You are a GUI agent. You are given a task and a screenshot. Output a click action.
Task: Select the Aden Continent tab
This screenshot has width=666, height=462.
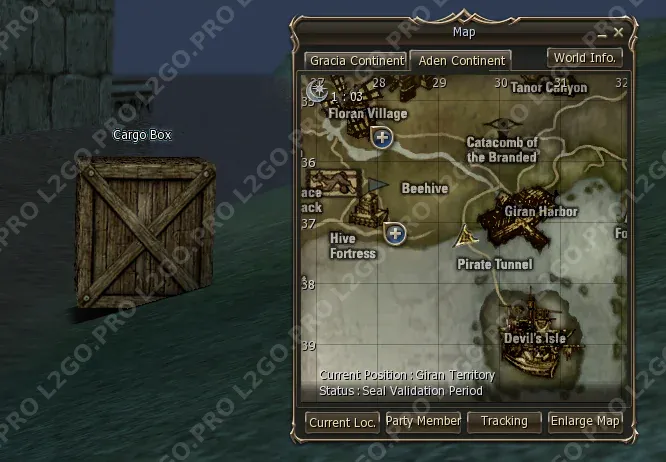(462, 60)
